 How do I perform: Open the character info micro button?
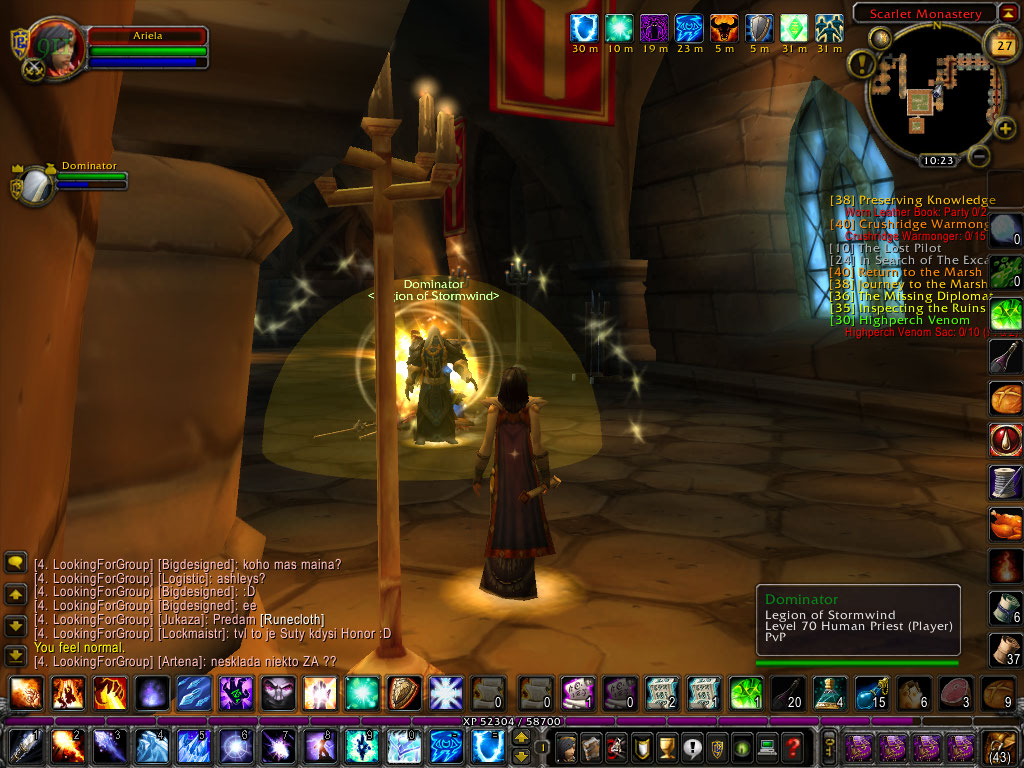567,747
